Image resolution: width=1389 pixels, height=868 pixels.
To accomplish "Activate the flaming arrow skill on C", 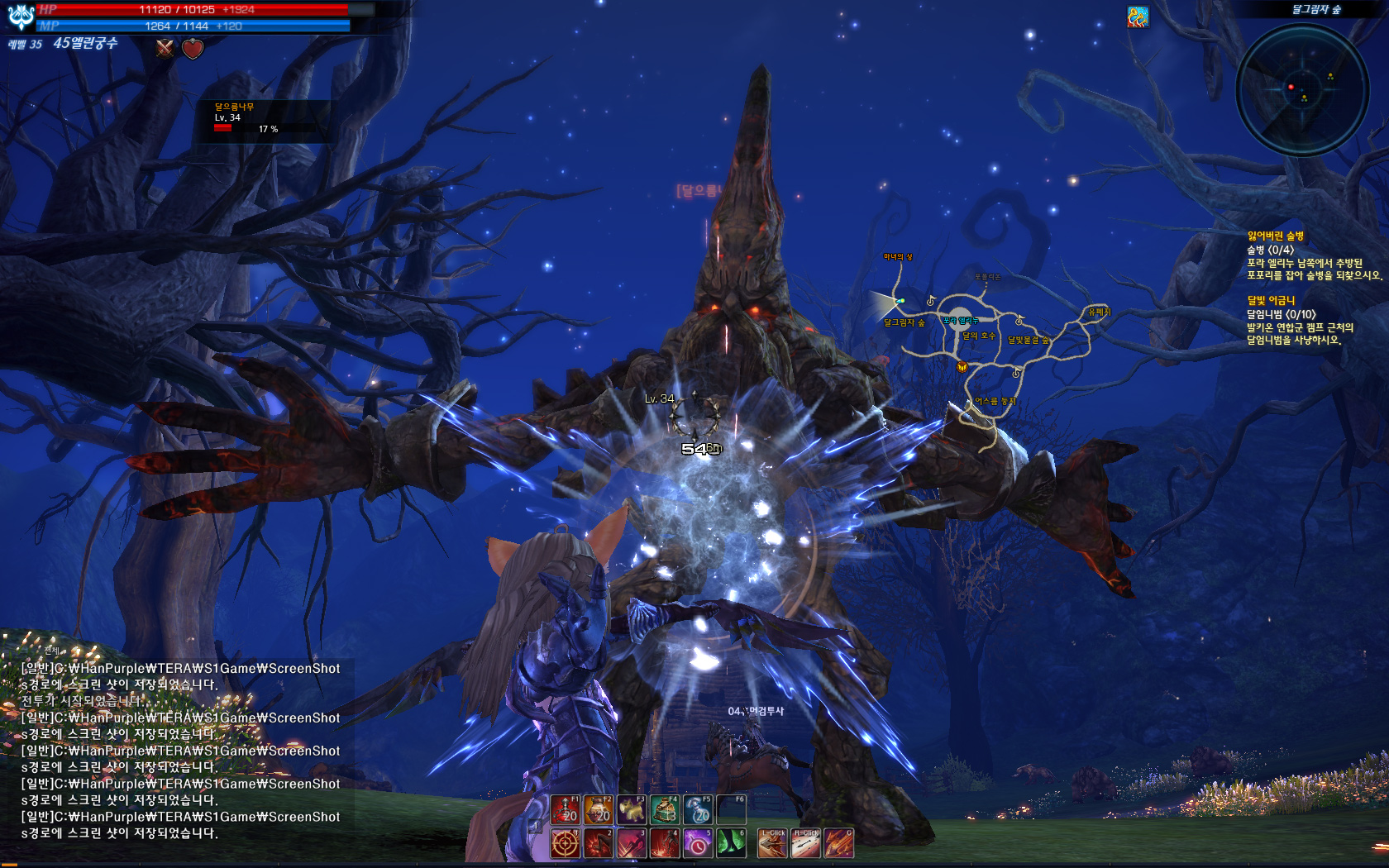I will click(838, 844).
